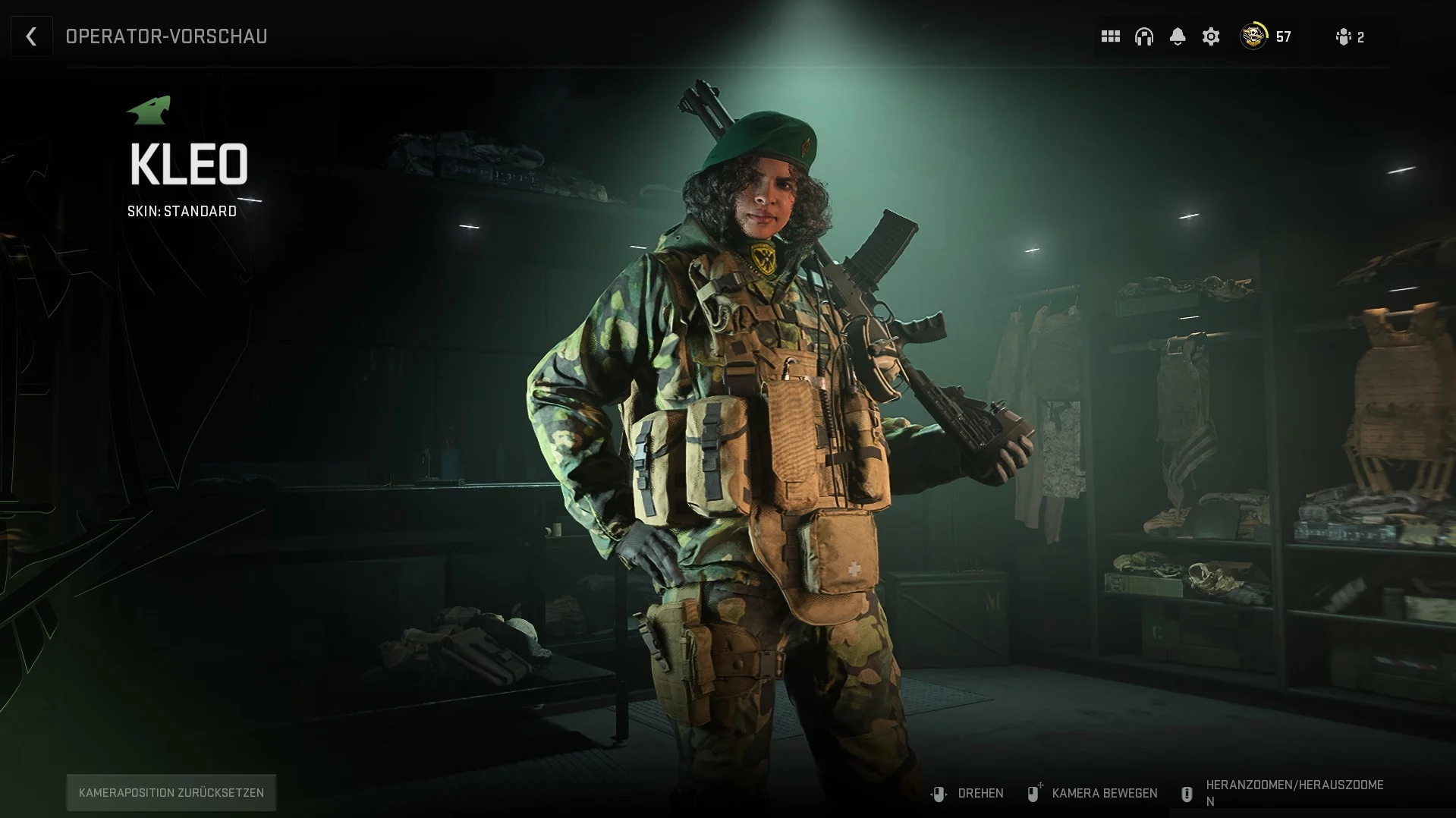Open the player profile emblem
Viewport: 1456px width, 818px height.
pyautogui.click(x=1253, y=36)
